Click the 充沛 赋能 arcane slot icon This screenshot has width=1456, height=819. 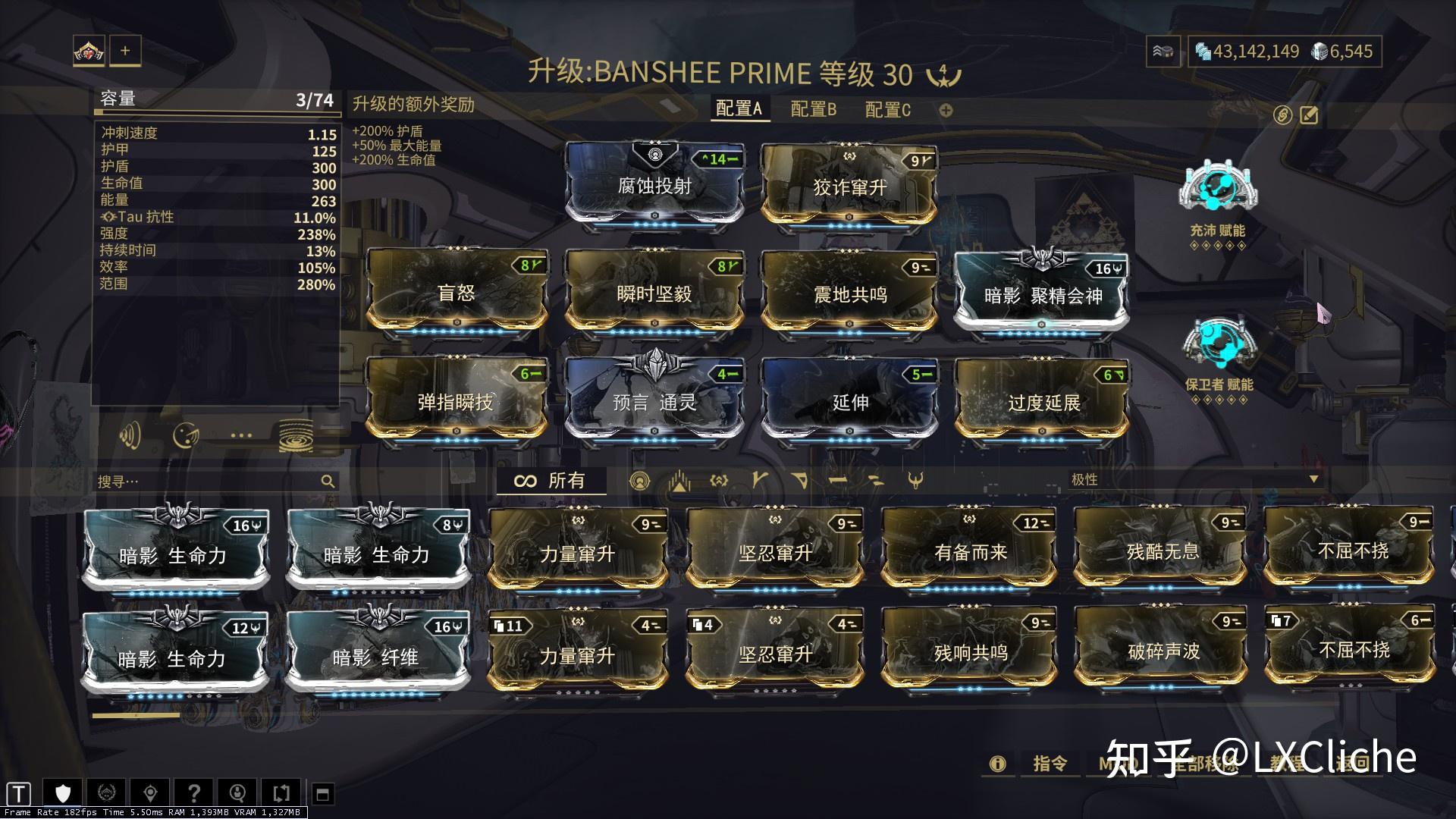point(1218,188)
